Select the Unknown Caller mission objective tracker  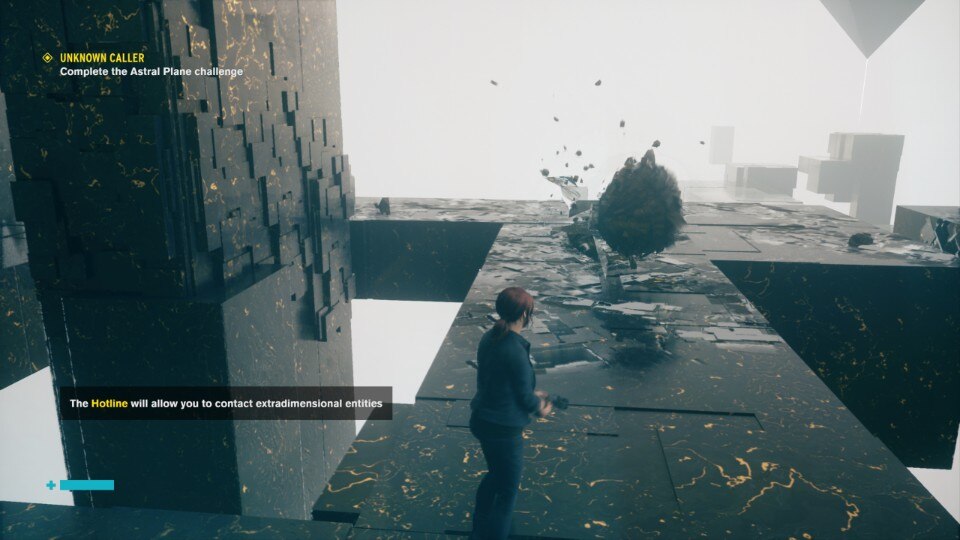point(143,64)
